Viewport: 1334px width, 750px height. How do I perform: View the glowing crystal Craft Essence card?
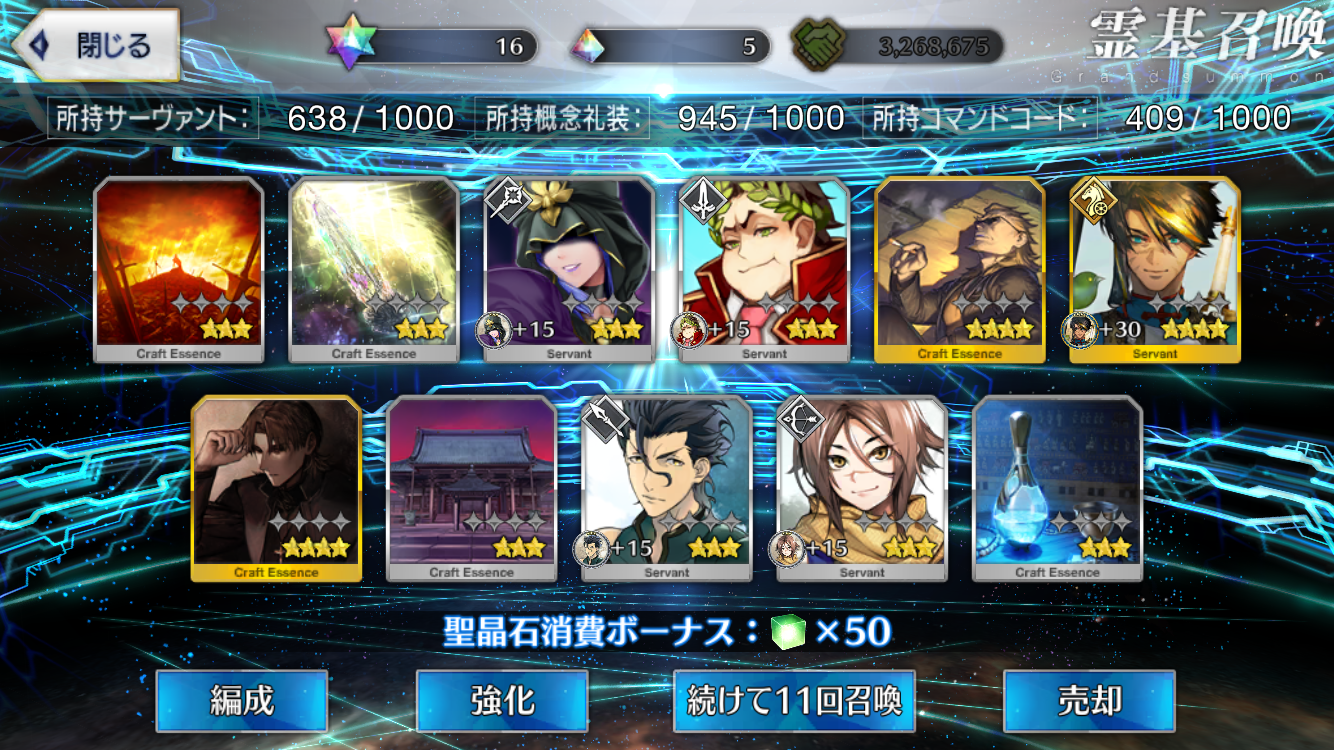click(x=374, y=269)
